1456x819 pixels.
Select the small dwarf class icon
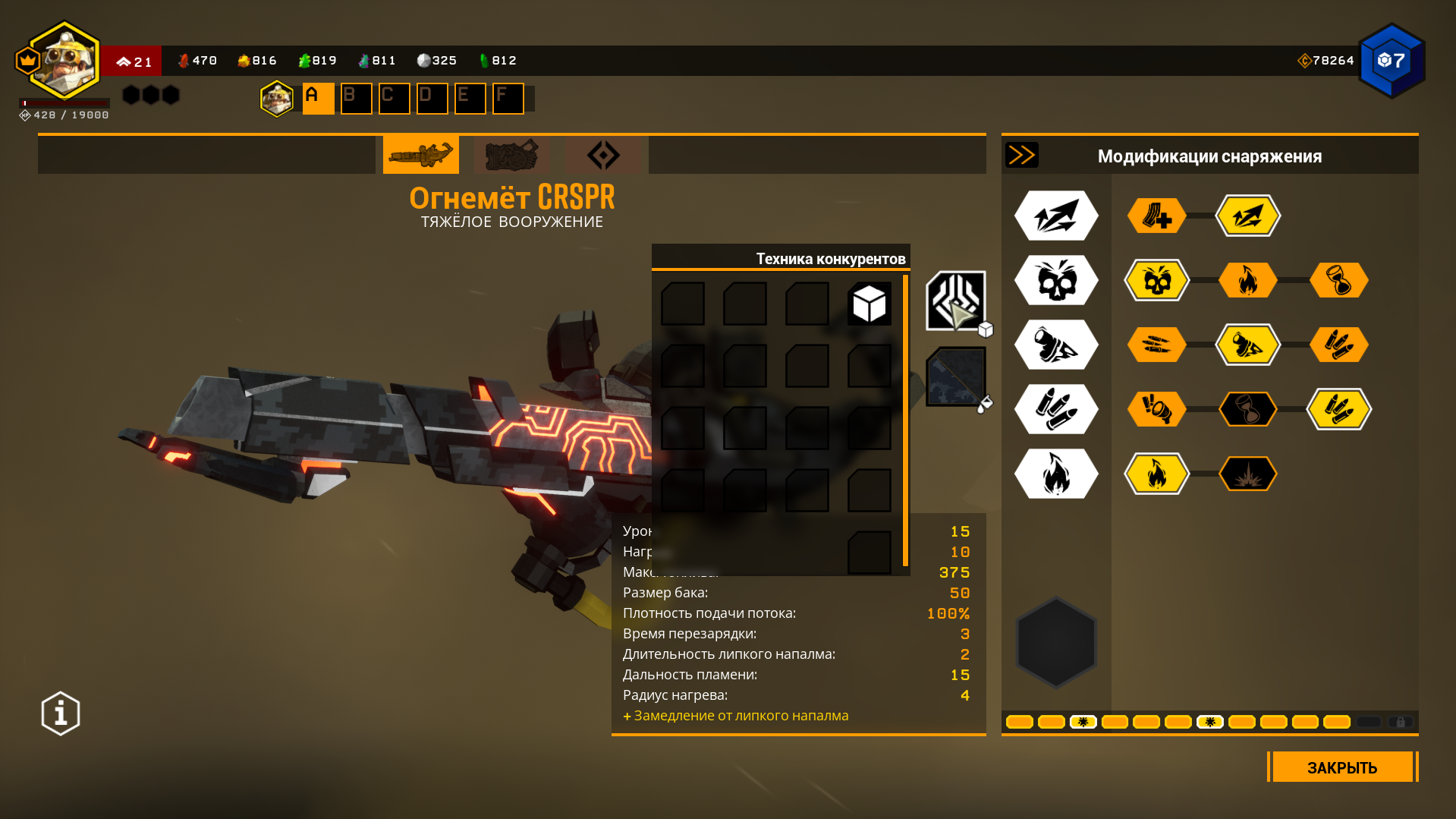point(277,99)
